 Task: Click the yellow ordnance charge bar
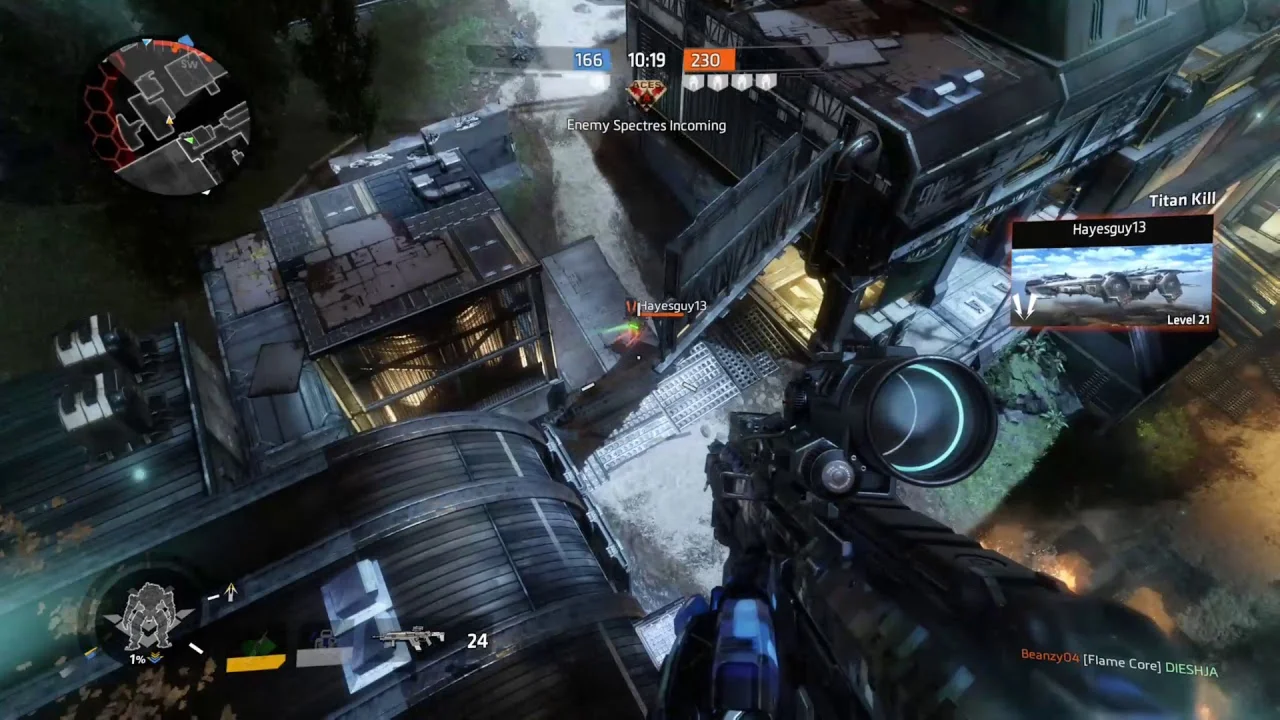256,661
